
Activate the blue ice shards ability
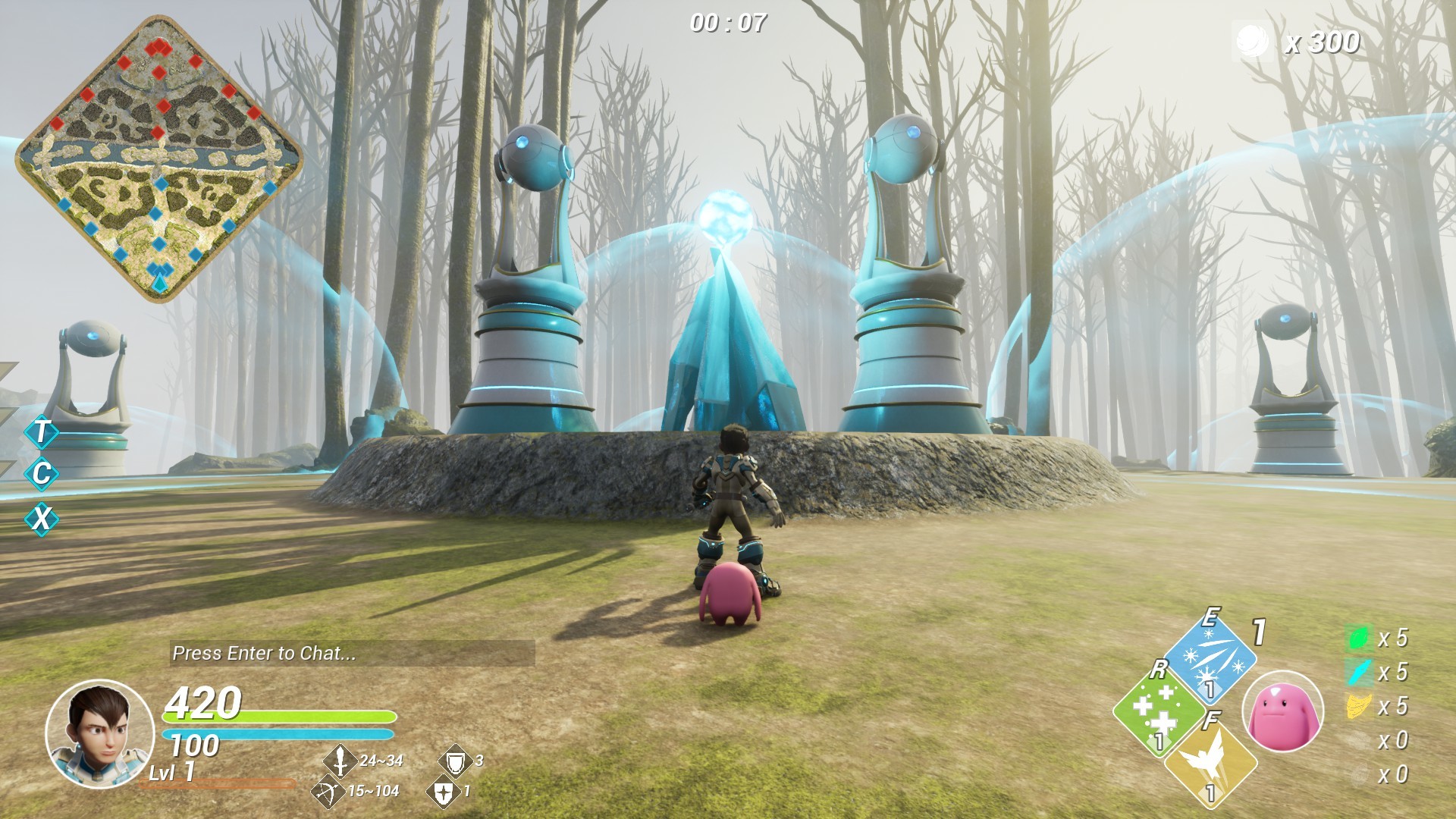pyautogui.click(x=1210, y=657)
